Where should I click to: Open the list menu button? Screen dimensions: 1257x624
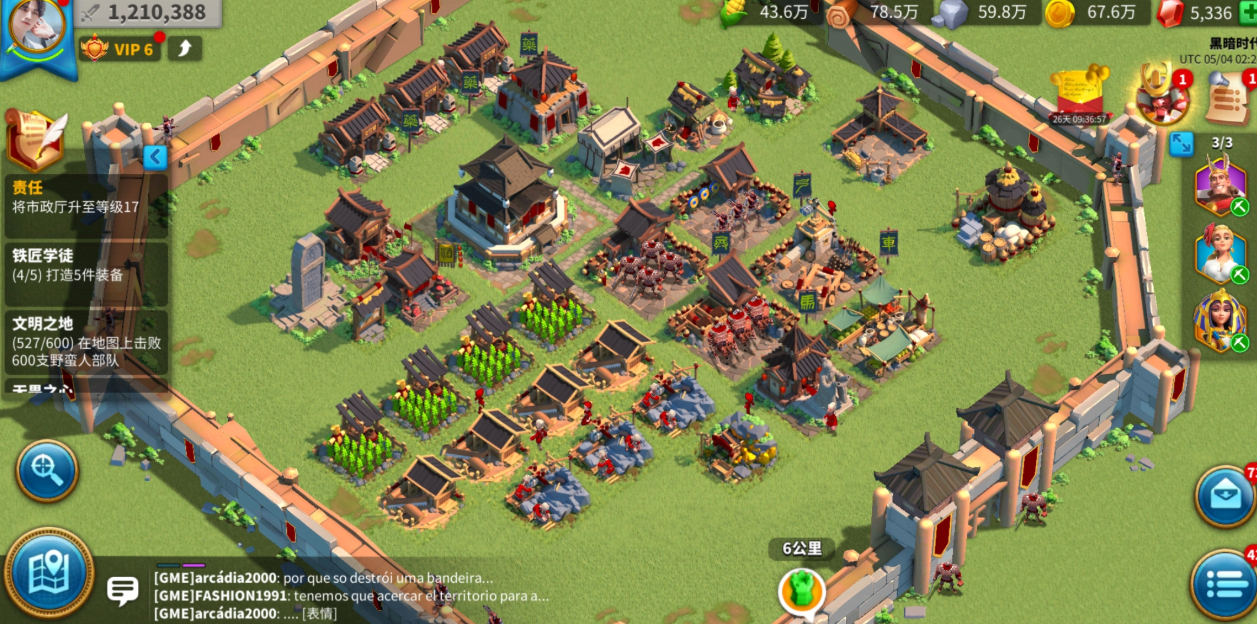(1224, 584)
